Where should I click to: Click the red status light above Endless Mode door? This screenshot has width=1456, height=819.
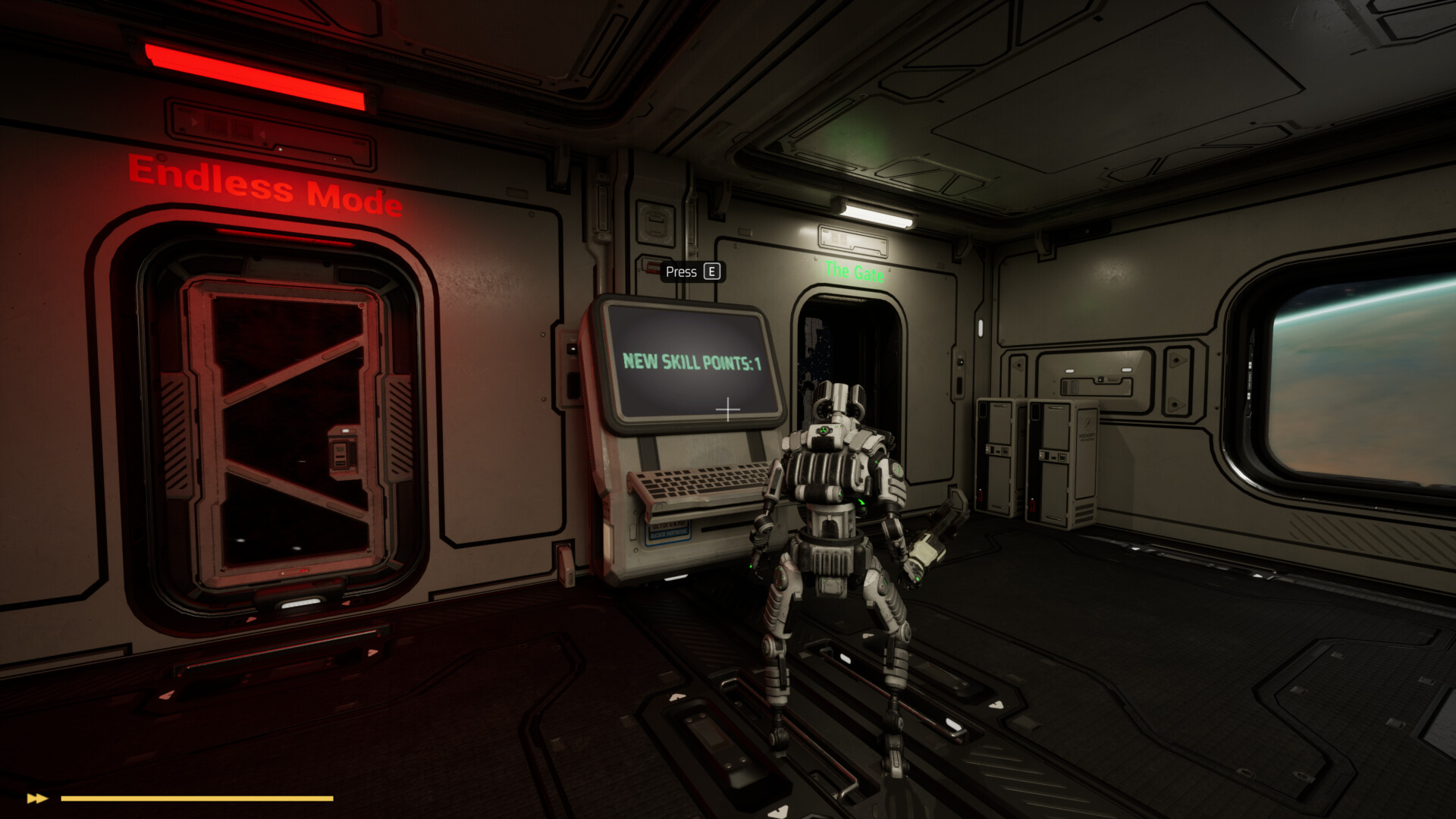point(258,74)
